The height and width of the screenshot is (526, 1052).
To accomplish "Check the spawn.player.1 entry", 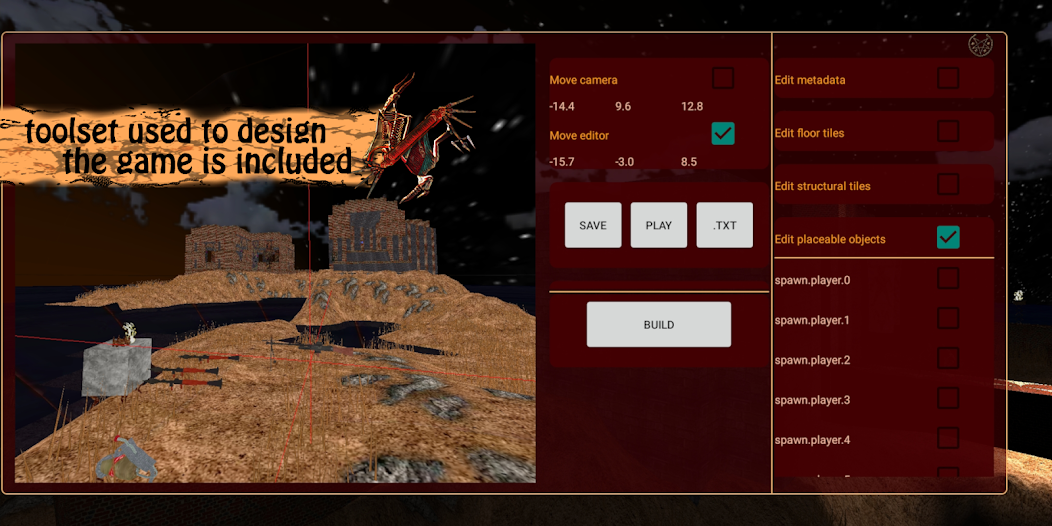I will tap(948, 319).
